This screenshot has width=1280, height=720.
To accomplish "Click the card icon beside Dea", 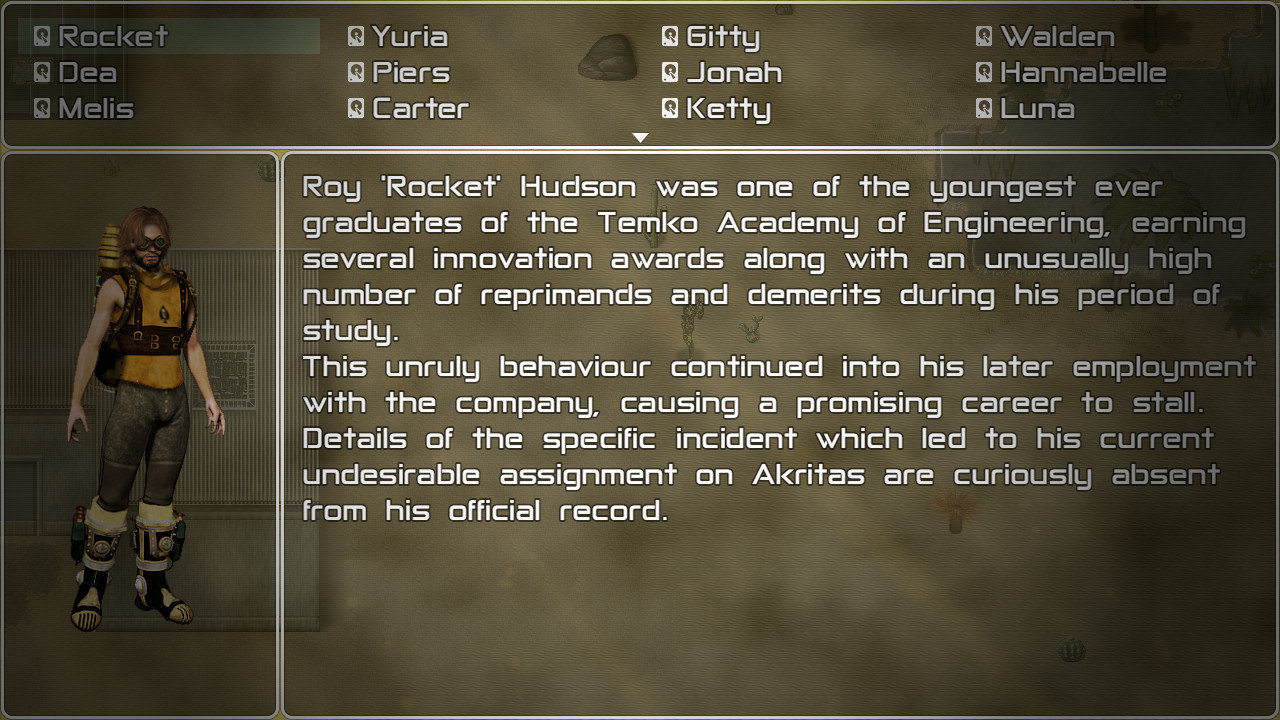I will point(41,72).
